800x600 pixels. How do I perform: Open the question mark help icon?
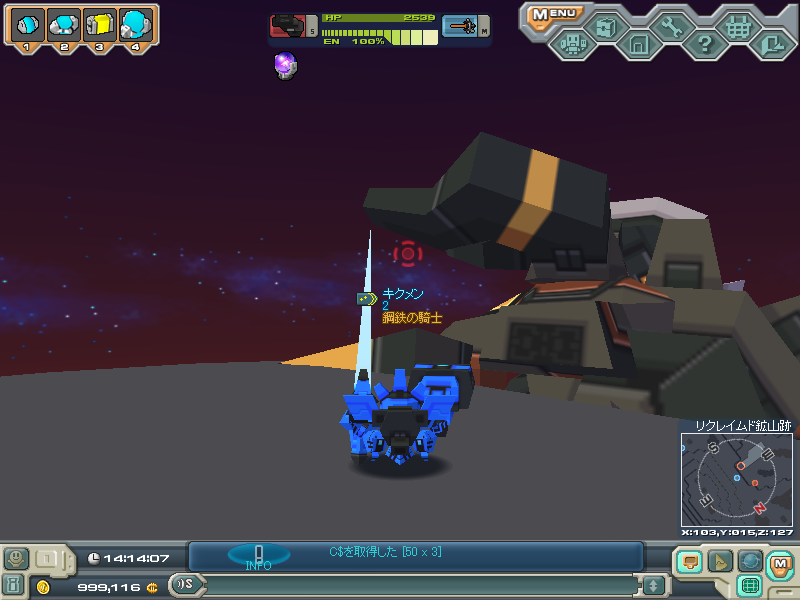pyautogui.click(x=704, y=43)
